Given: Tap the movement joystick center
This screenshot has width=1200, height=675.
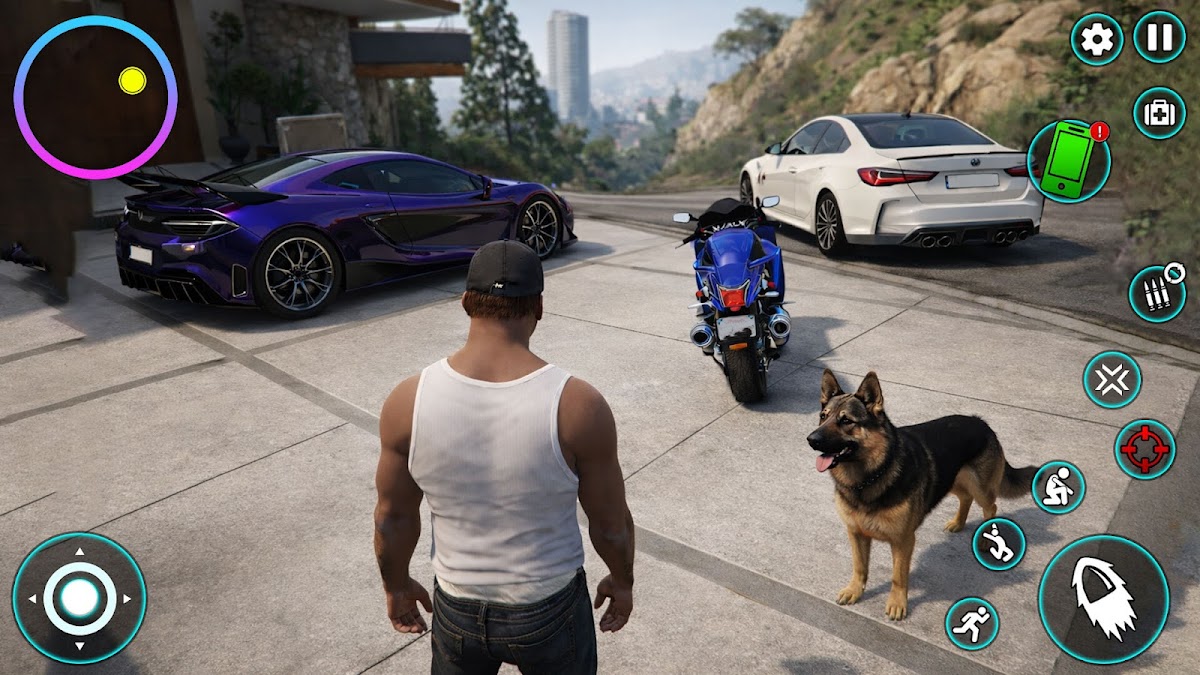Looking at the screenshot, I should [79, 598].
